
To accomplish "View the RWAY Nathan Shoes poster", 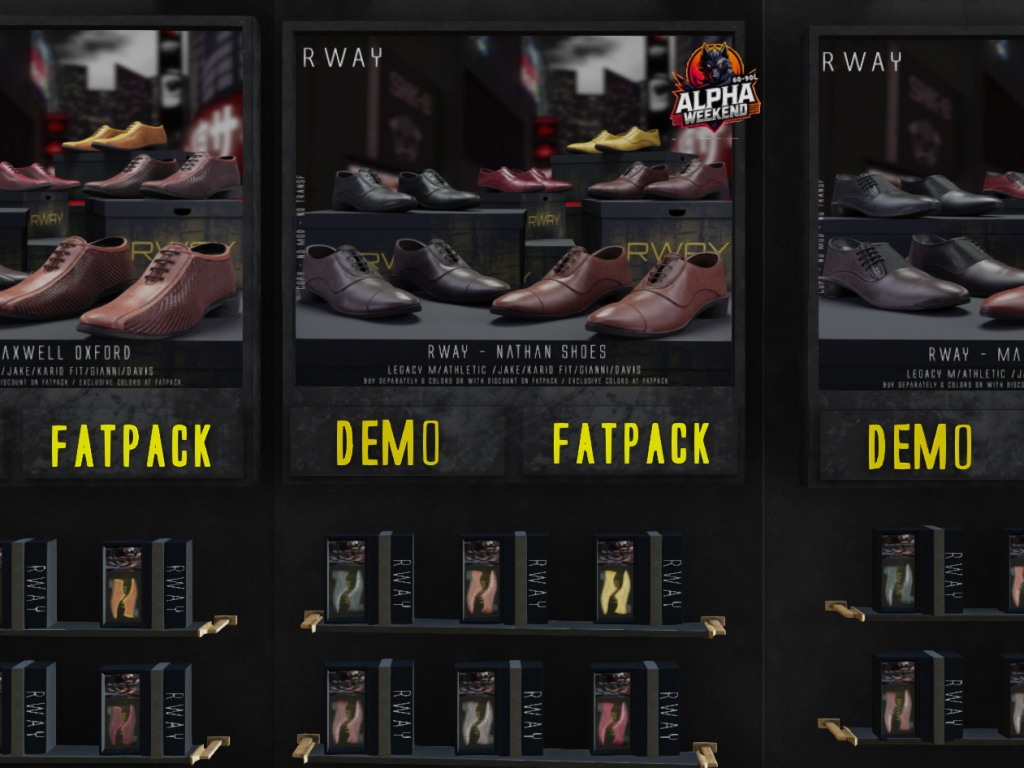I will (x=513, y=210).
